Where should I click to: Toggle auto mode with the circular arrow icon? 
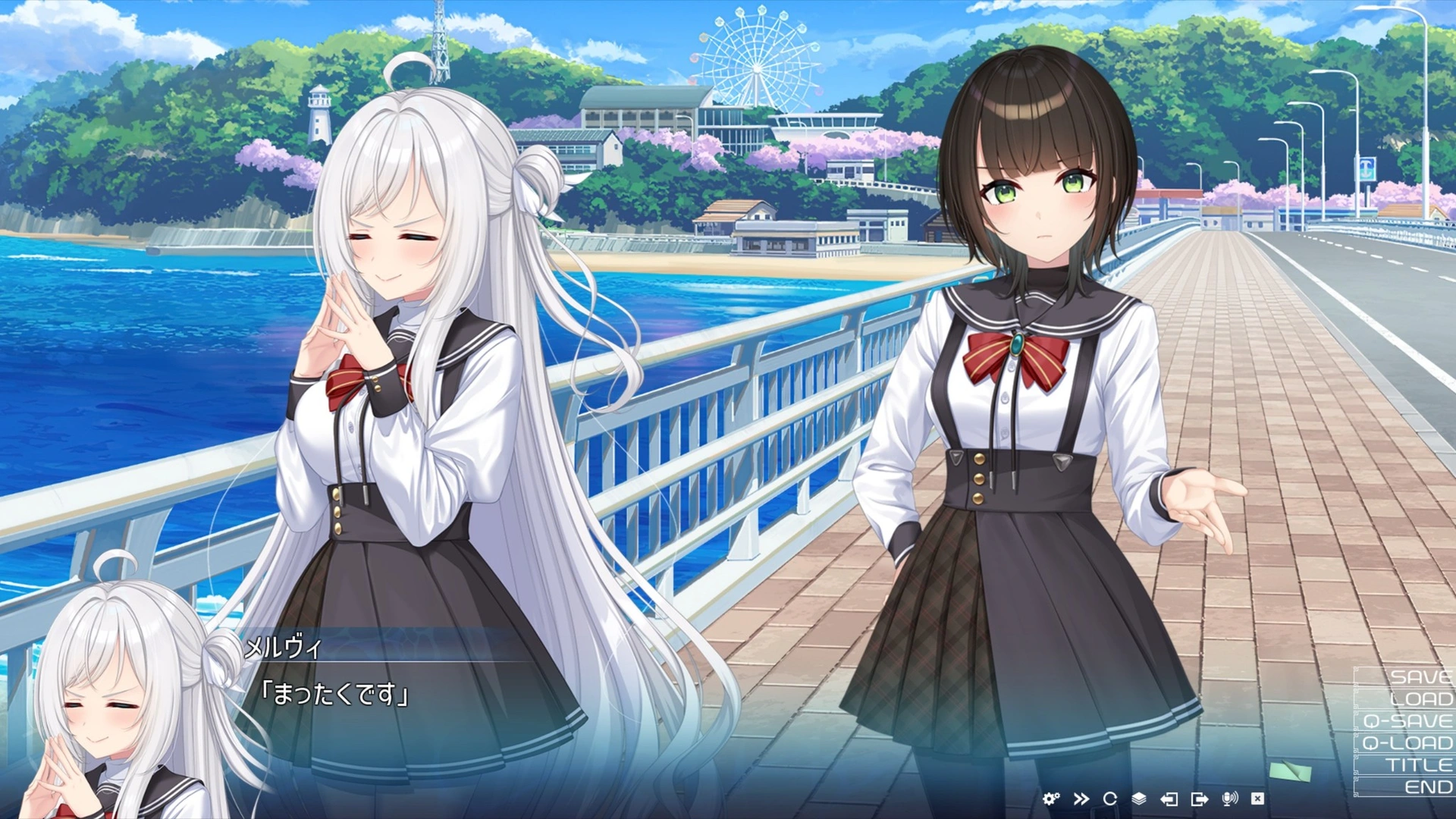1110,799
